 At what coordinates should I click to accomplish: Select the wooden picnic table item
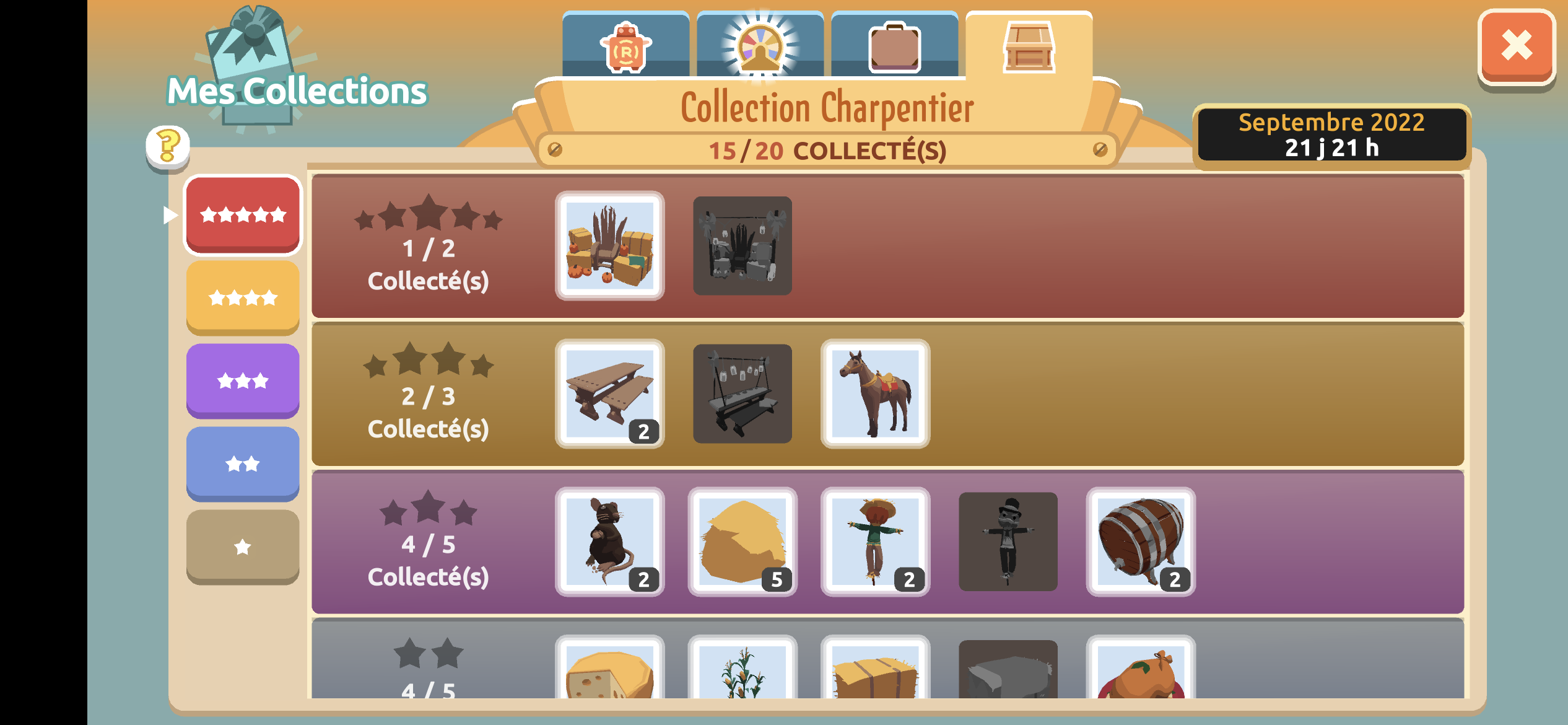[610, 393]
